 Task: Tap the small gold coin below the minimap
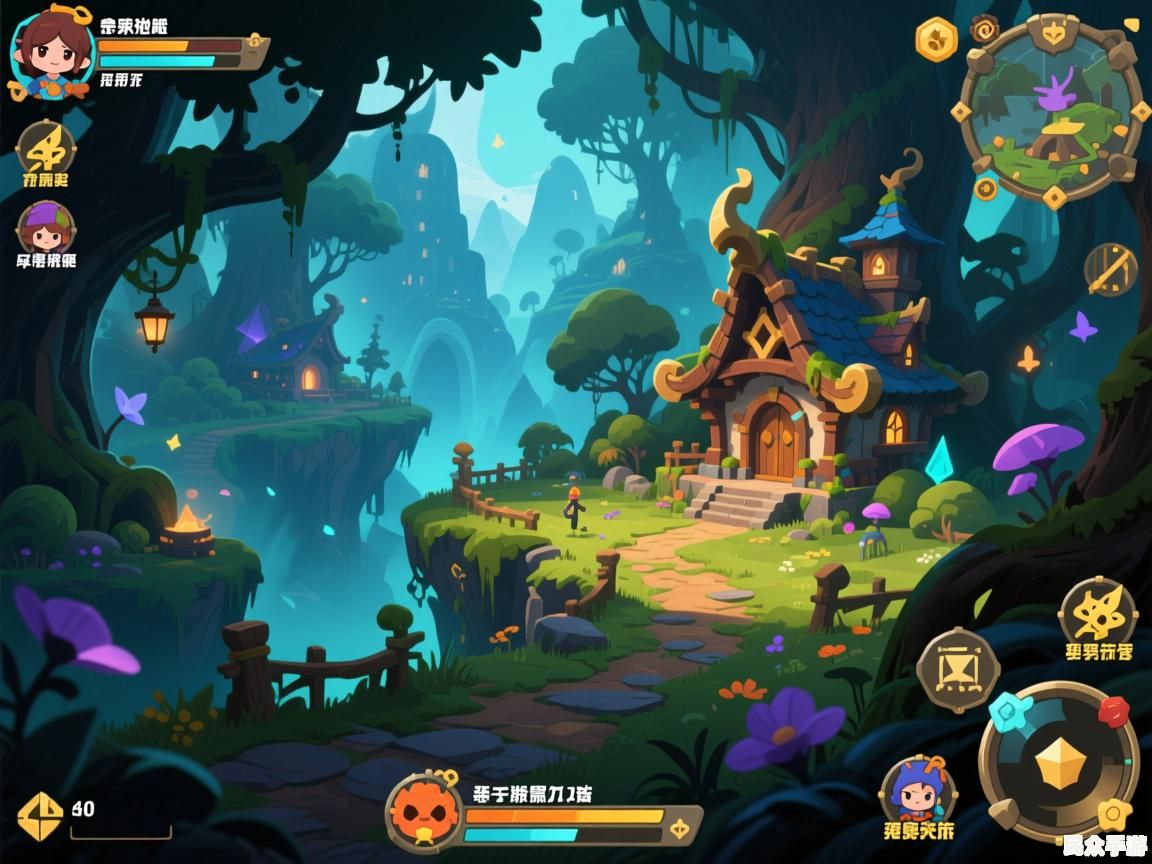coord(986,188)
